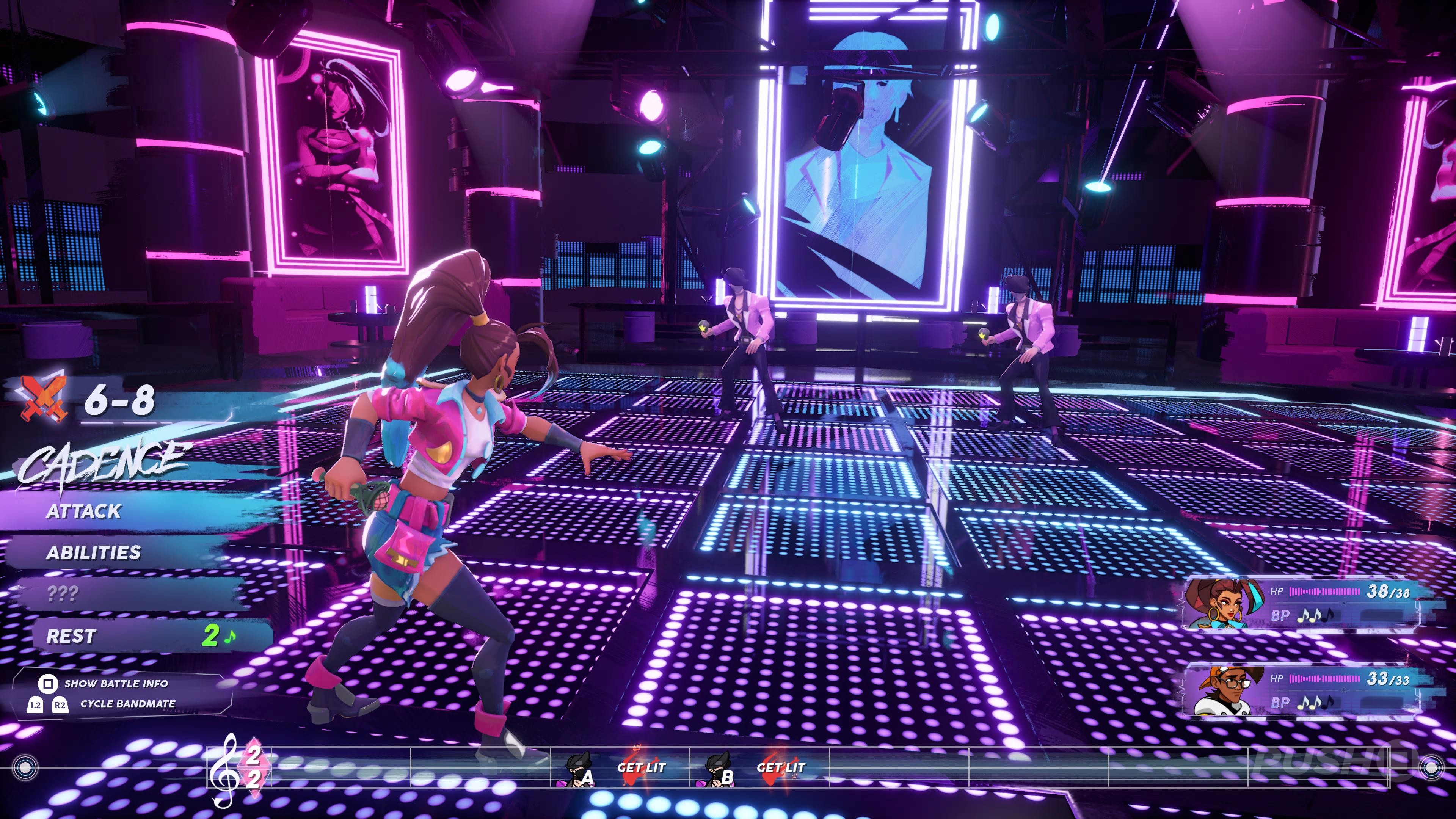Open the Abilities menu
Image resolution: width=1456 pixels, height=819 pixels.
(94, 552)
